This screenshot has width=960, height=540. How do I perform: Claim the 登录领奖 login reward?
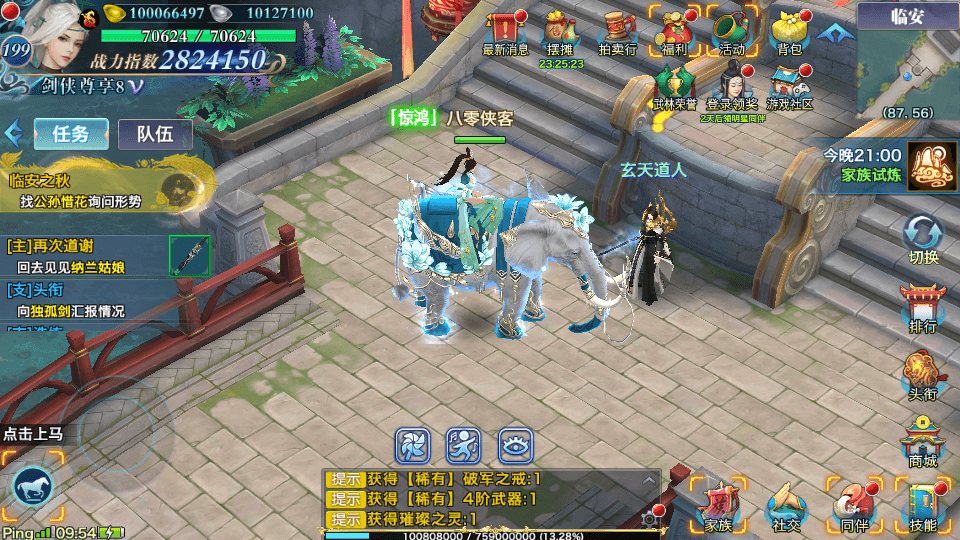pyautogui.click(x=733, y=85)
